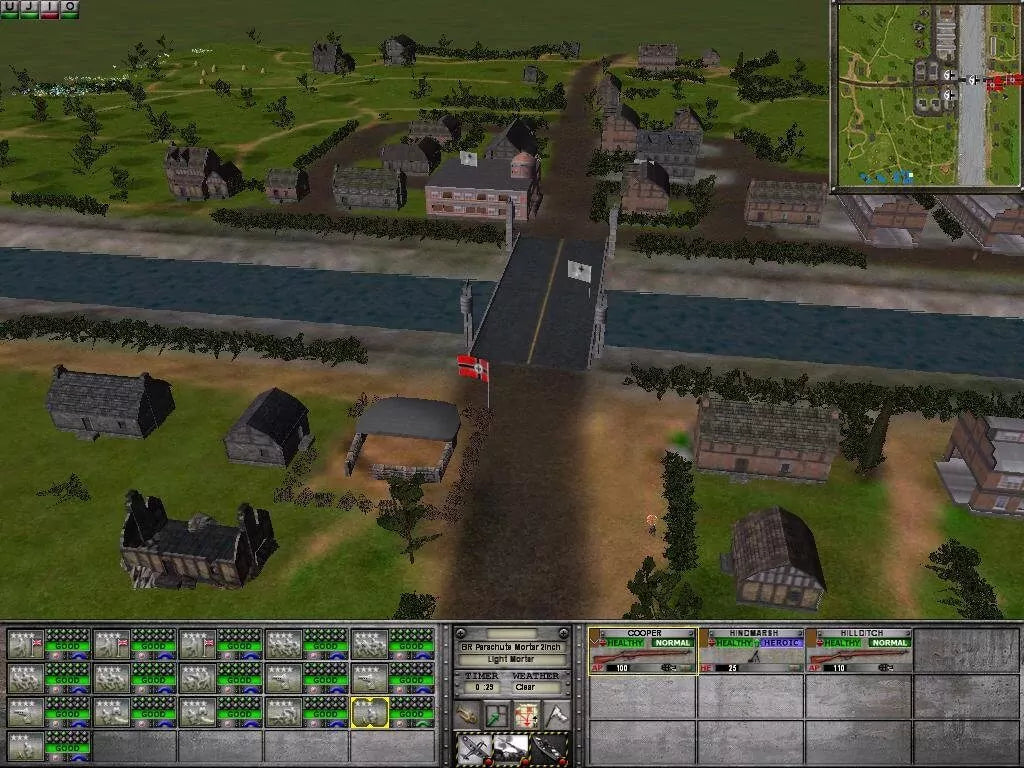Screen dimensions: 1024x768
Task: Toggle the U button with green indicator
Action: (9, 9)
